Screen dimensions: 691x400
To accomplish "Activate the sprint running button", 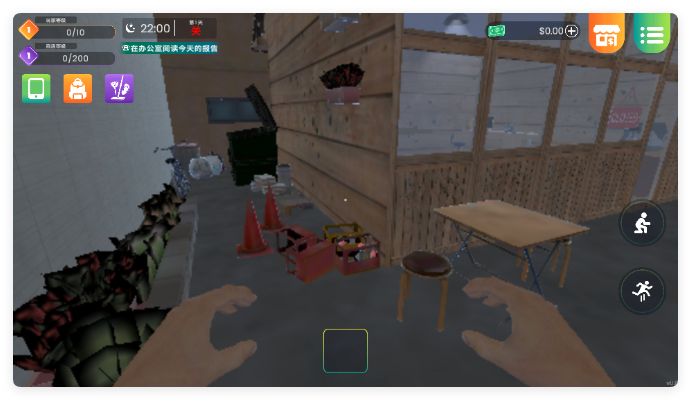I will click(x=641, y=290).
